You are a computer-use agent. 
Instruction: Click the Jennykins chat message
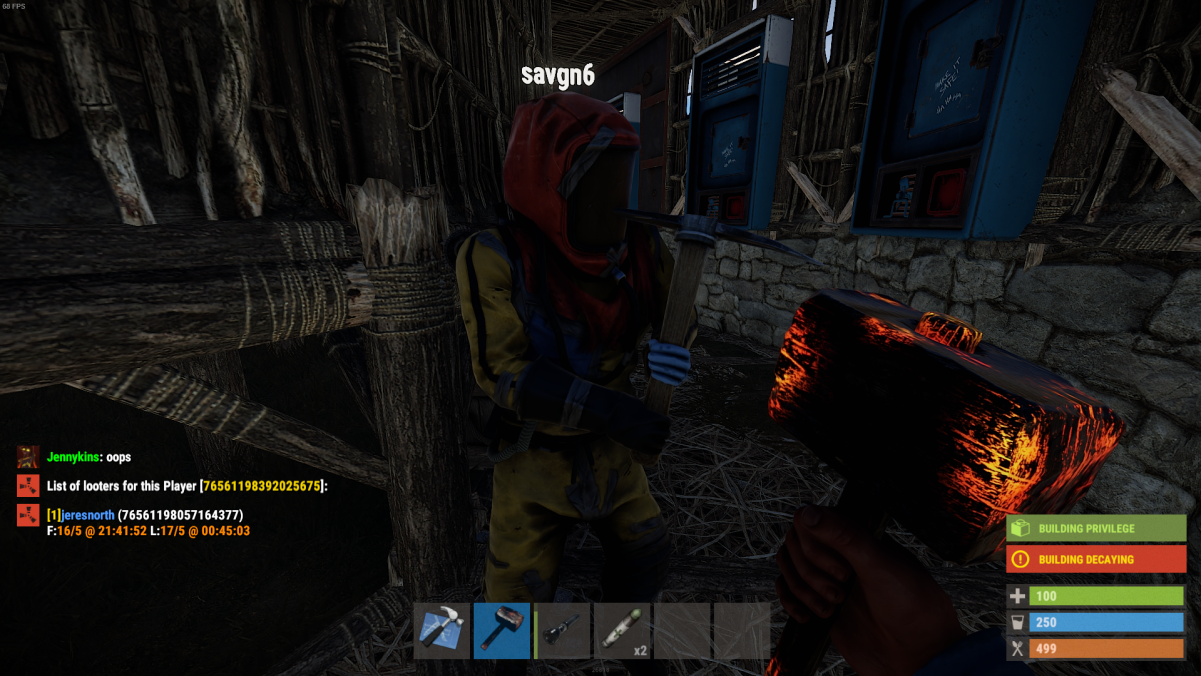click(88, 458)
